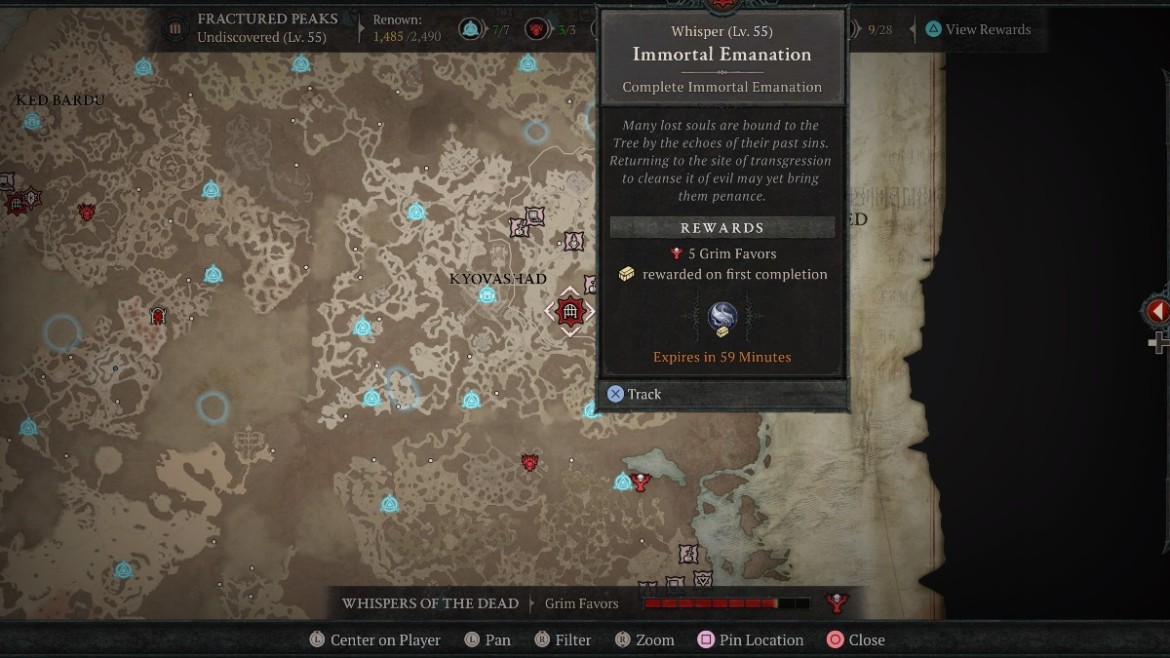Select the red winged whisper marker by the lake

pos(641,482)
